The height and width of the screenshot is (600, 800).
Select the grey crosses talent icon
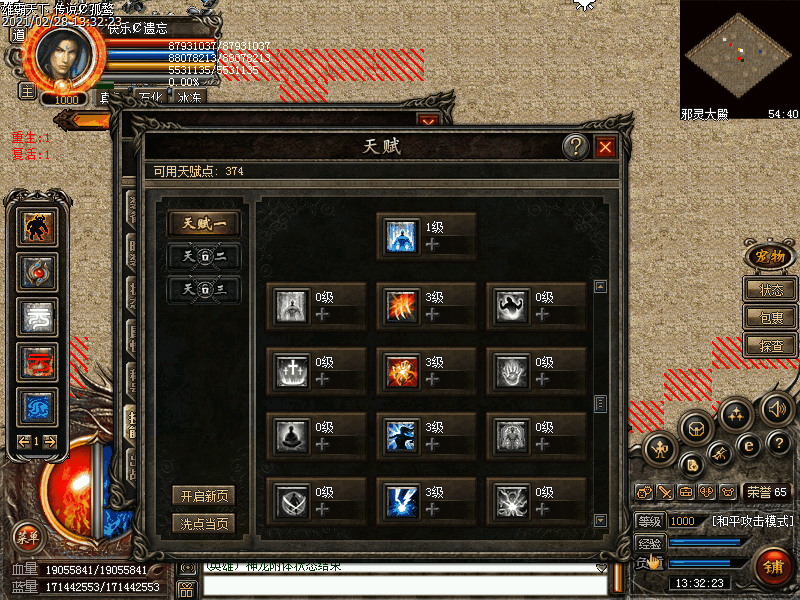[292, 371]
